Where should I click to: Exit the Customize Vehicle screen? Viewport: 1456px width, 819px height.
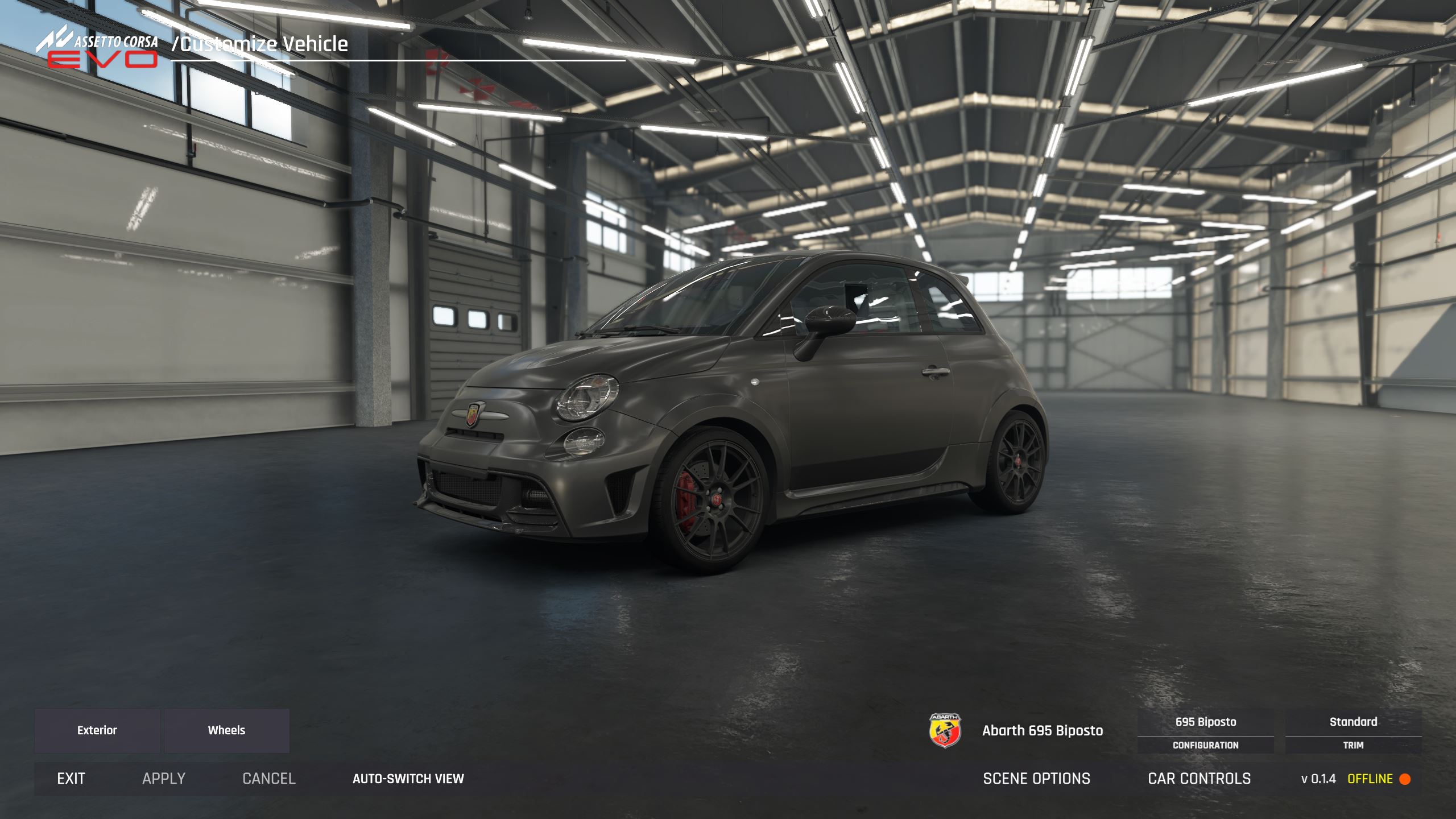click(x=71, y=779)
